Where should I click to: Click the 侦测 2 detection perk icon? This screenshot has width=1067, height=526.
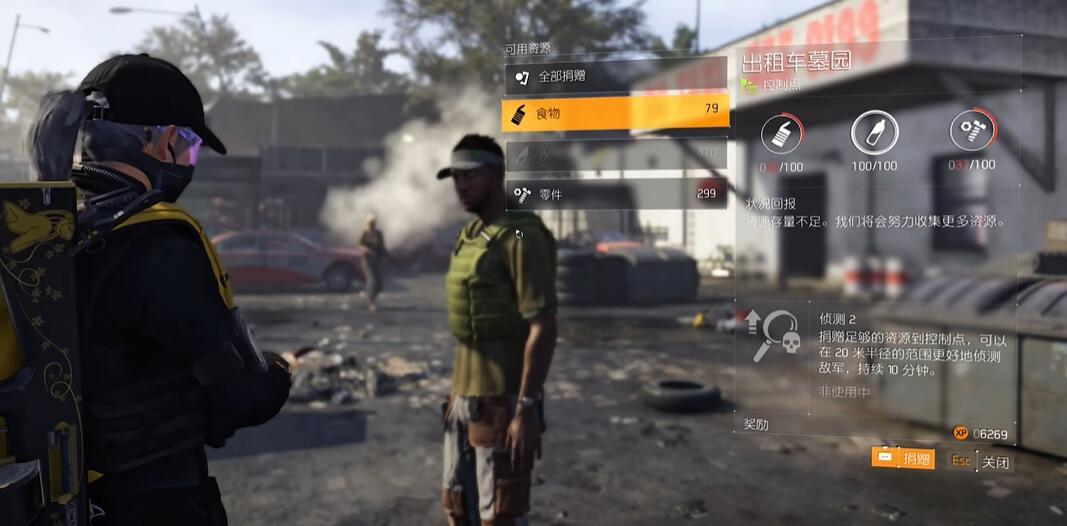coord(773,333)
